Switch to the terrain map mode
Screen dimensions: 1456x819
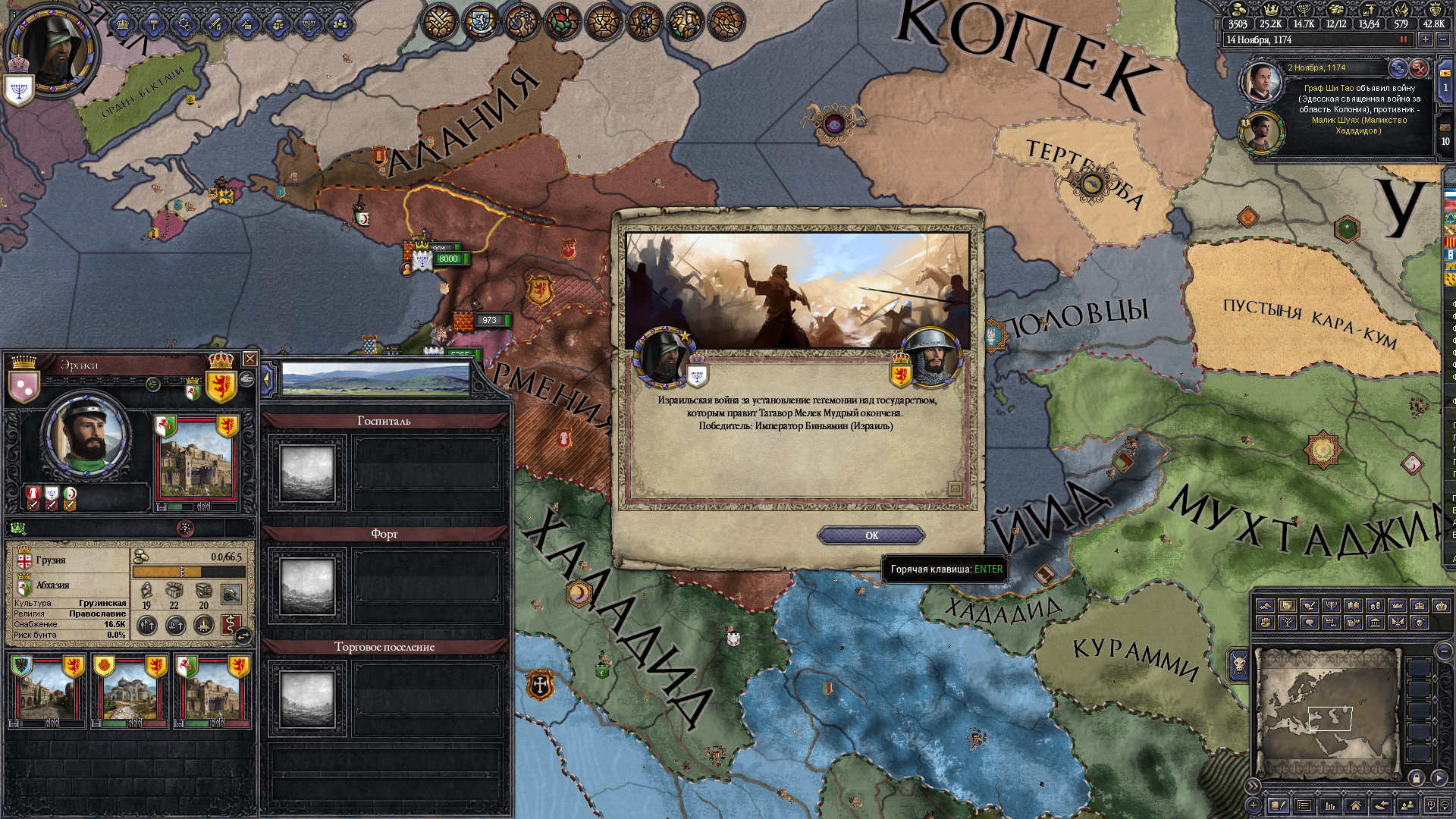1265,606
